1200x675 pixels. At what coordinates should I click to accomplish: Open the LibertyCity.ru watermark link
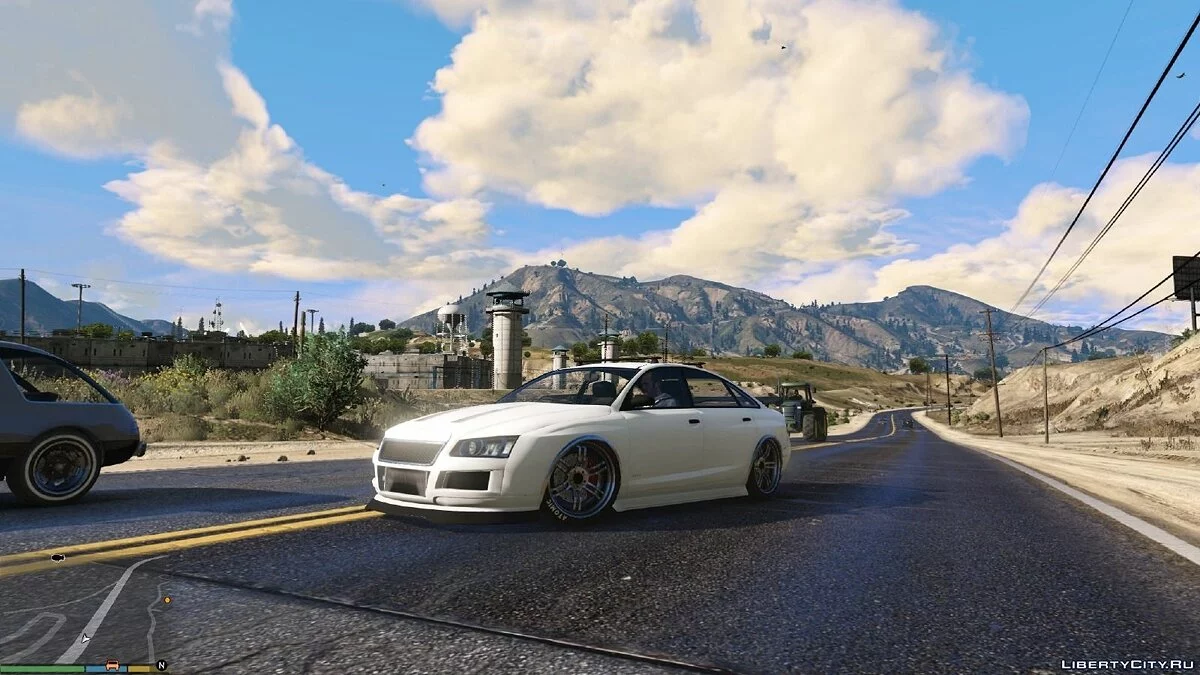(1127, 663)
